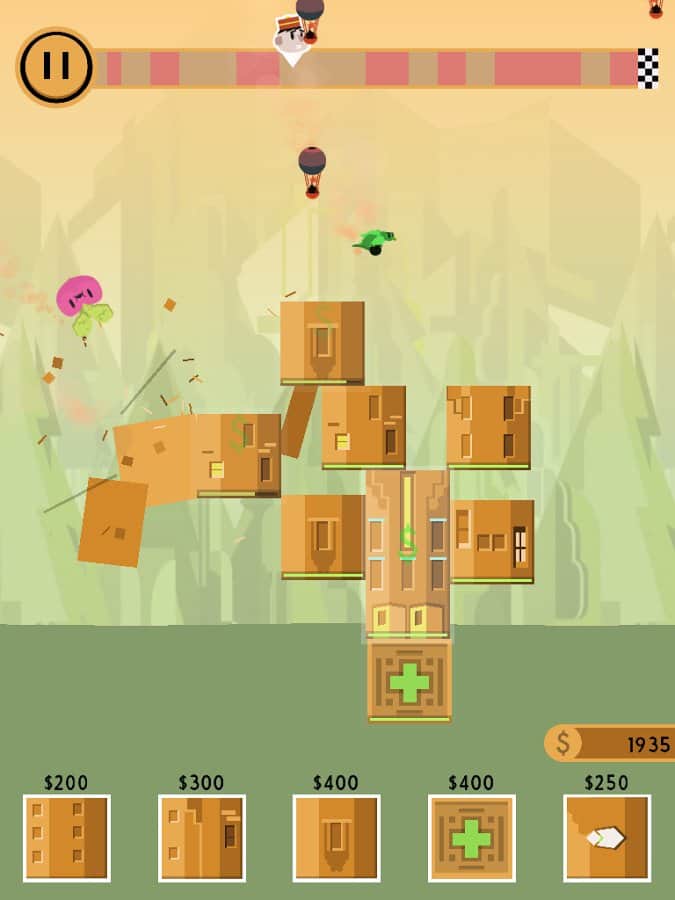
Task: Buy the $400 green cross repair block
Action: tap(472, 838)
